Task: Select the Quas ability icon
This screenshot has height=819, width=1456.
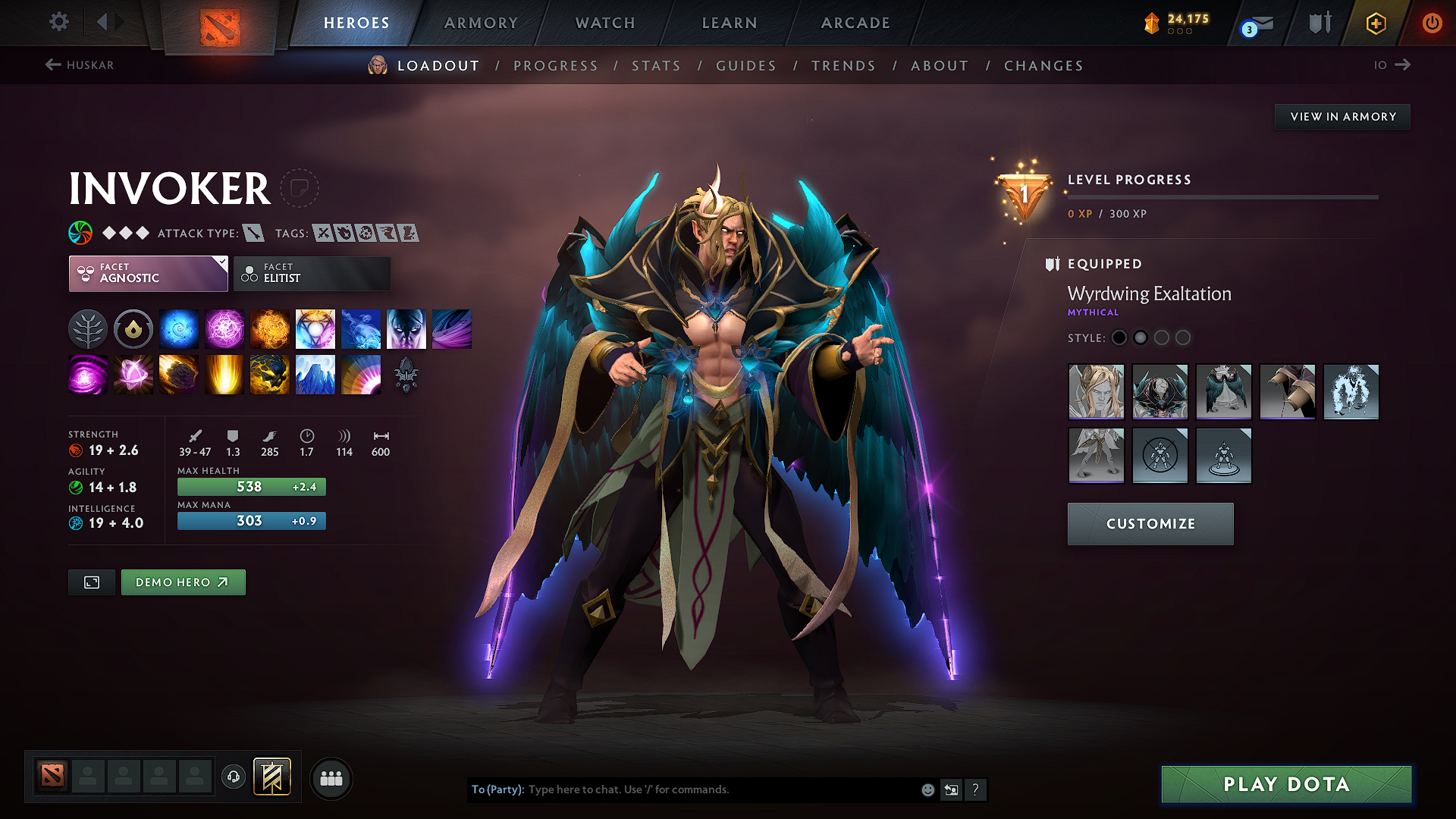Action: pos(179,328)
